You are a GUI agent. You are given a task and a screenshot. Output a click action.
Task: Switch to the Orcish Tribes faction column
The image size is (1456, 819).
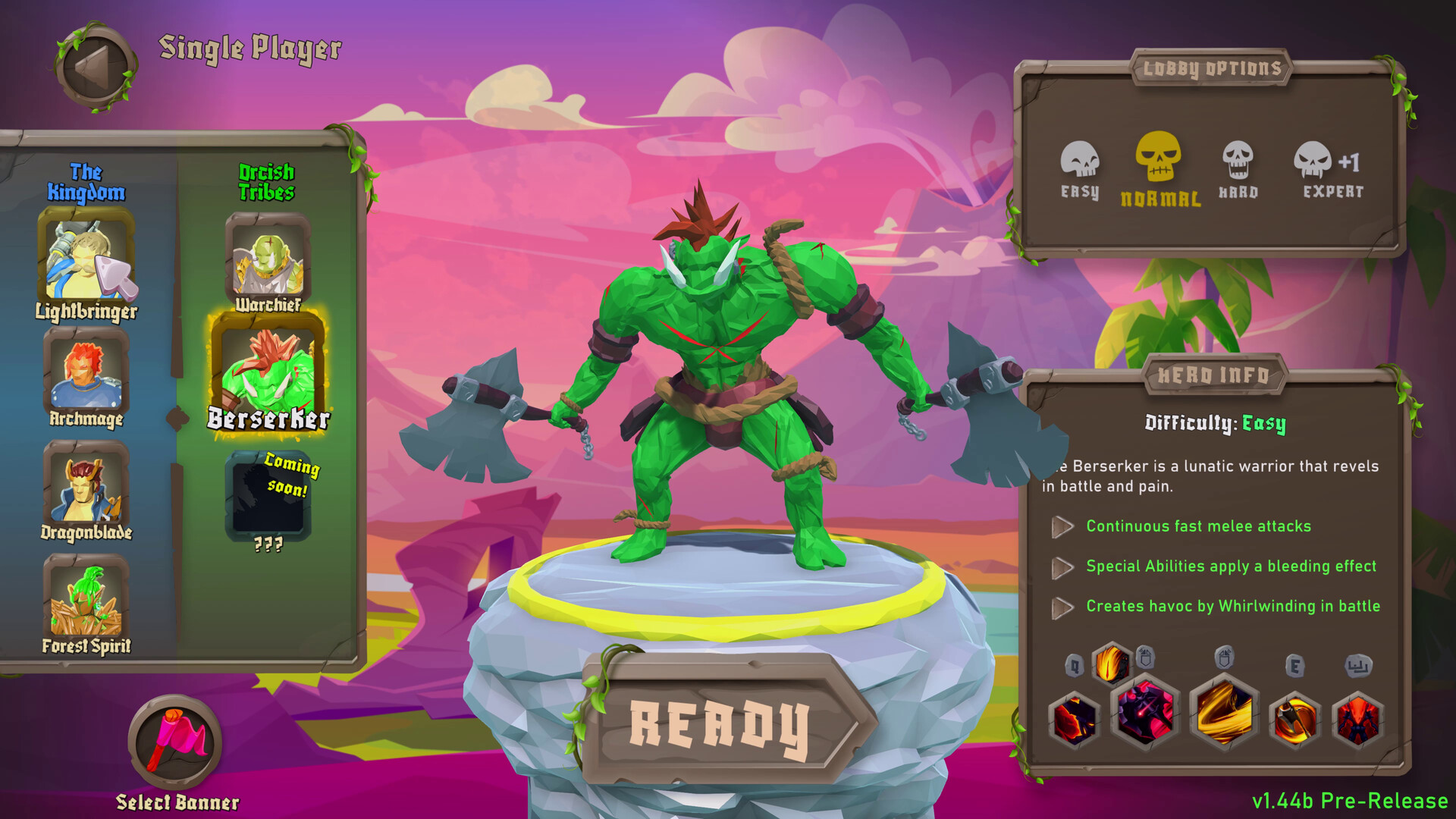[267, 182]
